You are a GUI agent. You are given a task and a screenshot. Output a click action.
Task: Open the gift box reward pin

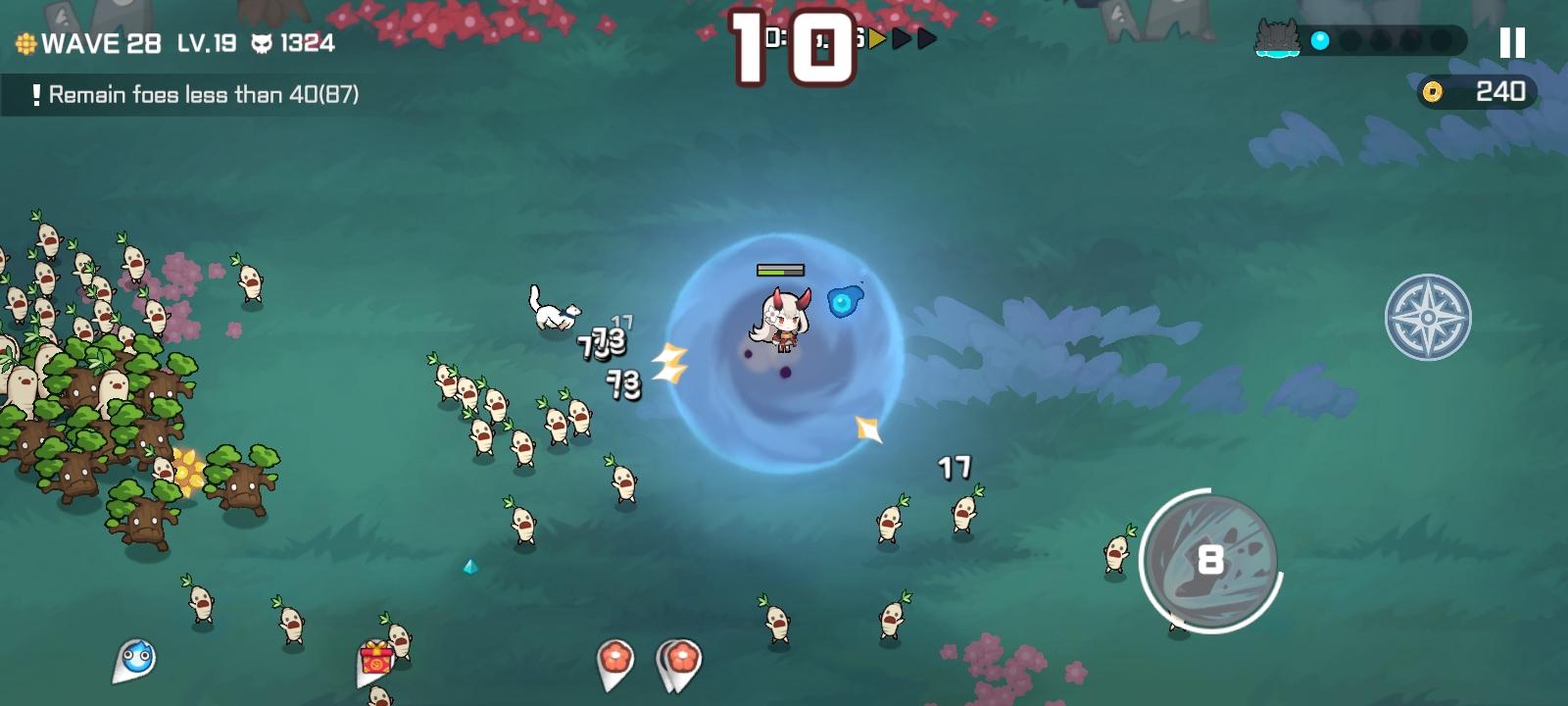[x=377, y=660]
